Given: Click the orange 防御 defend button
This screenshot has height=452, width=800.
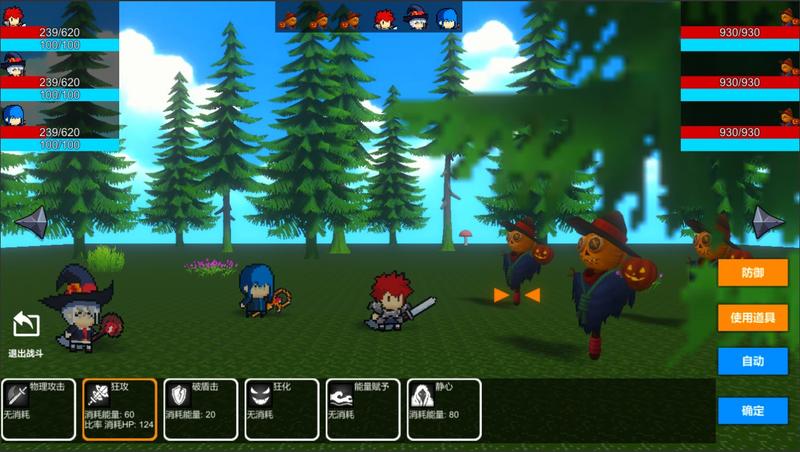Looking at the screenshot, I should (752, 273).
